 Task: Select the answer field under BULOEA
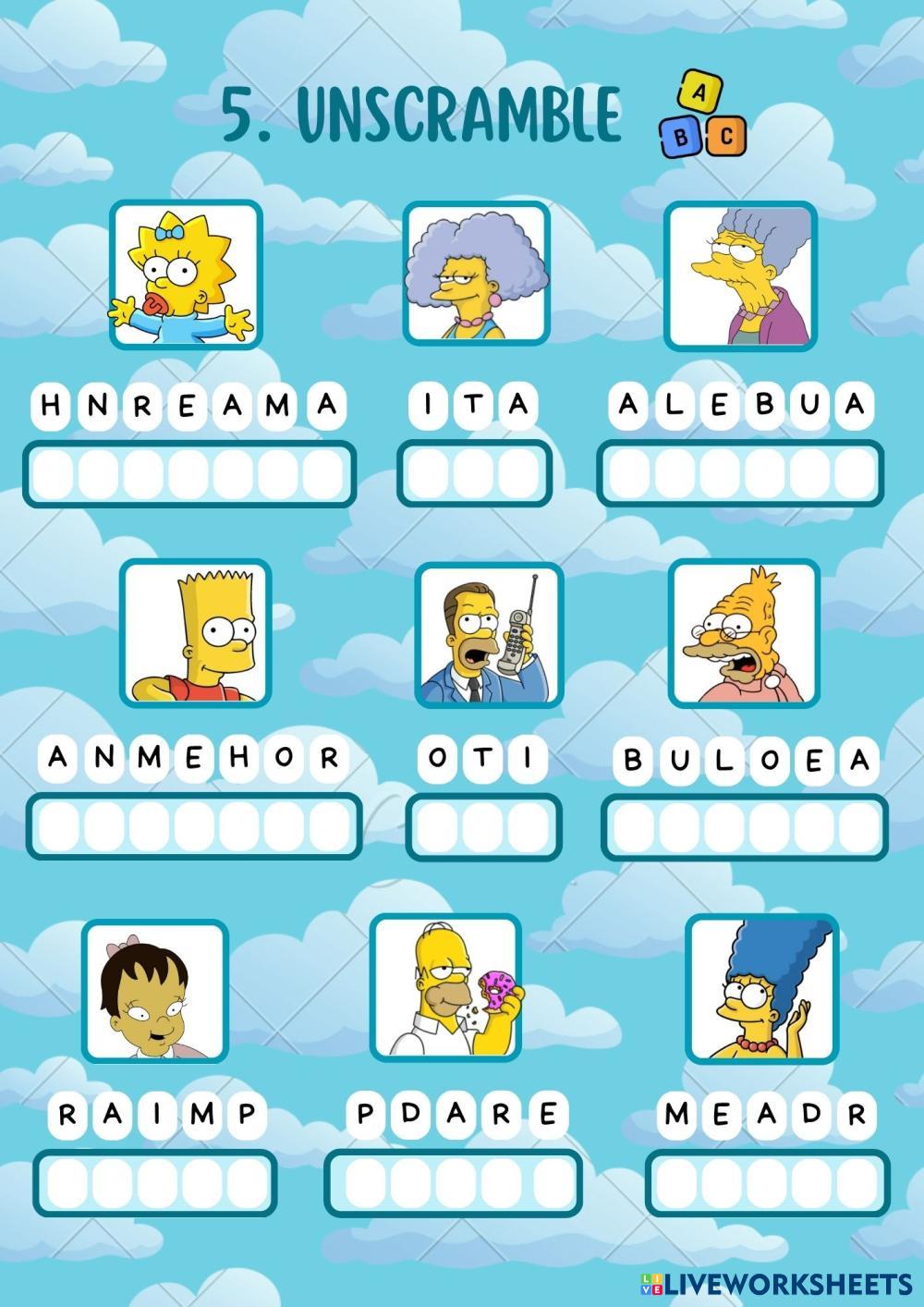745,826
